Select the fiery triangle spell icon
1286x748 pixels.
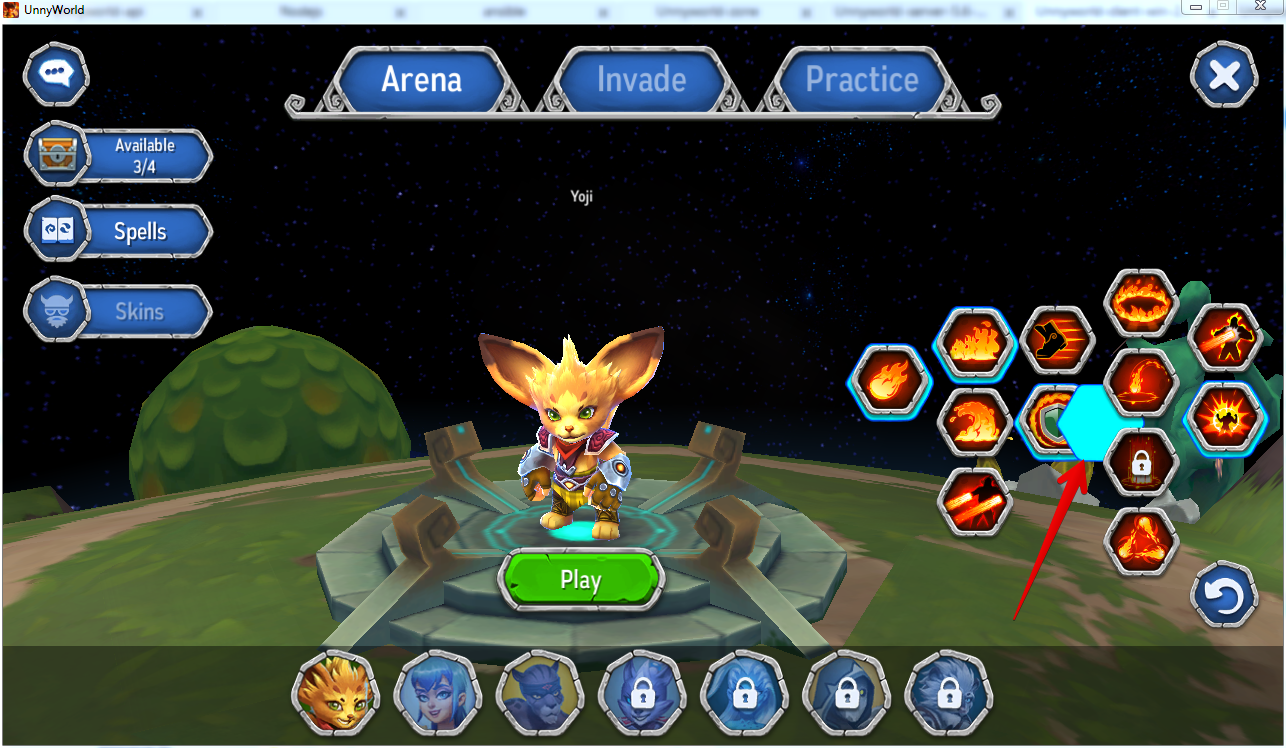pyautogui.click(x=1141, y=543)
